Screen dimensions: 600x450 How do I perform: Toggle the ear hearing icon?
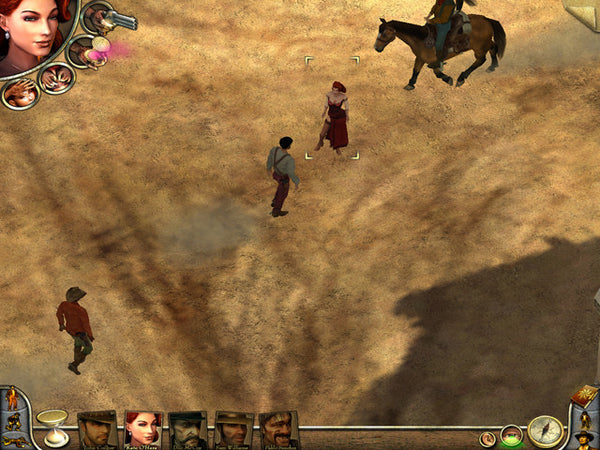point(488,438)
